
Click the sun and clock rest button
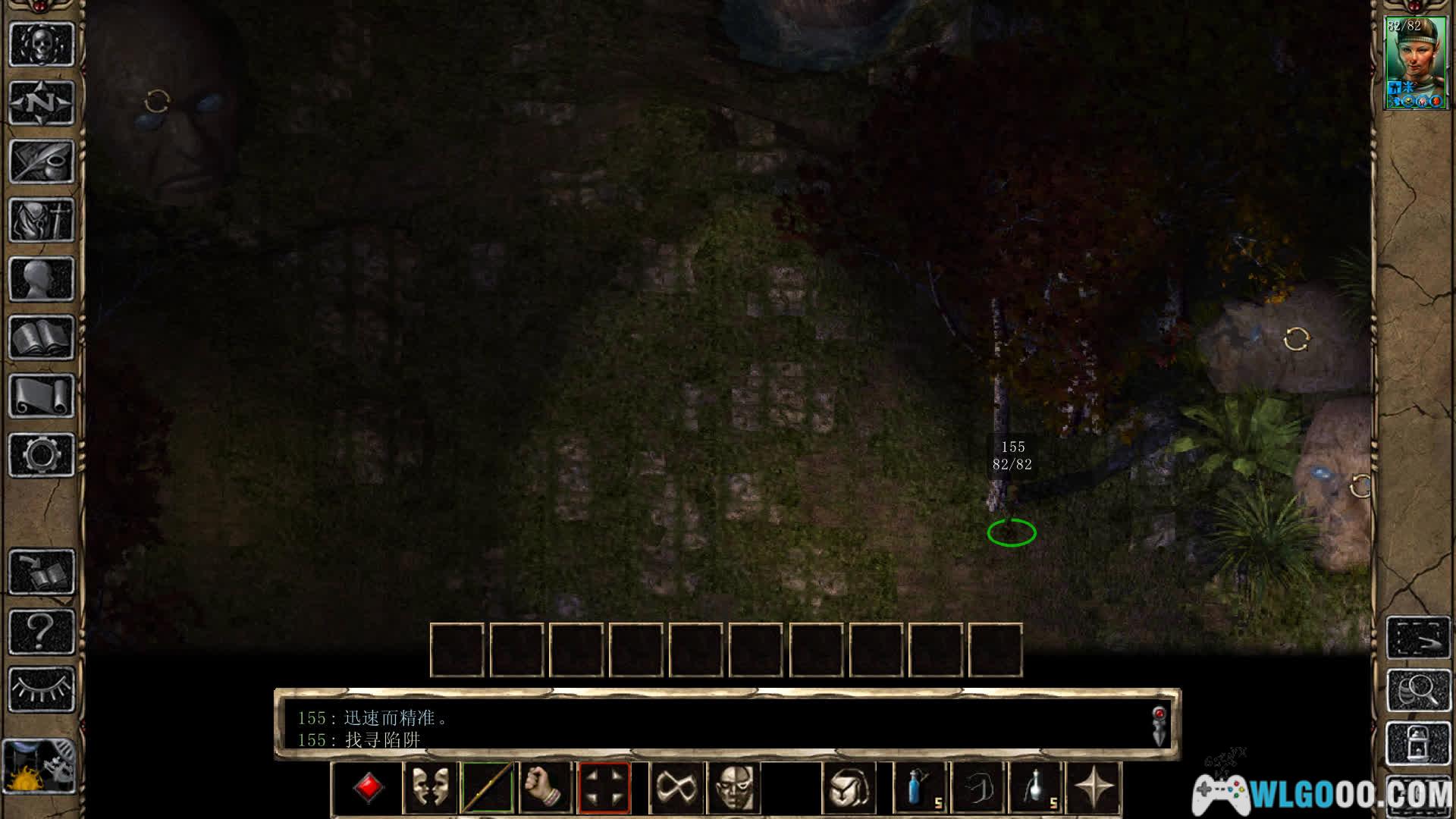[x=39, y=767]
